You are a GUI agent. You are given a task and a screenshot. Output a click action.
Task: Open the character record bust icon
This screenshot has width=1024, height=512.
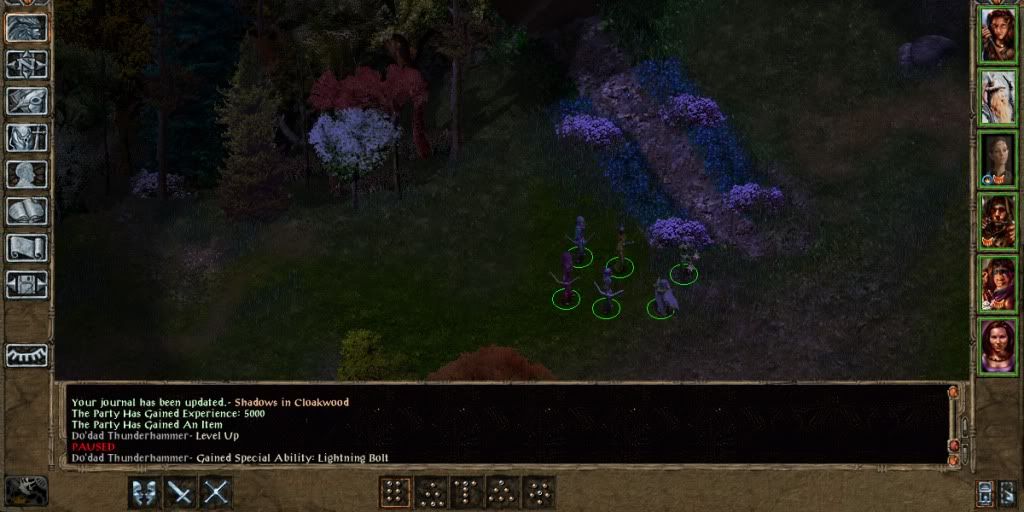27,174
